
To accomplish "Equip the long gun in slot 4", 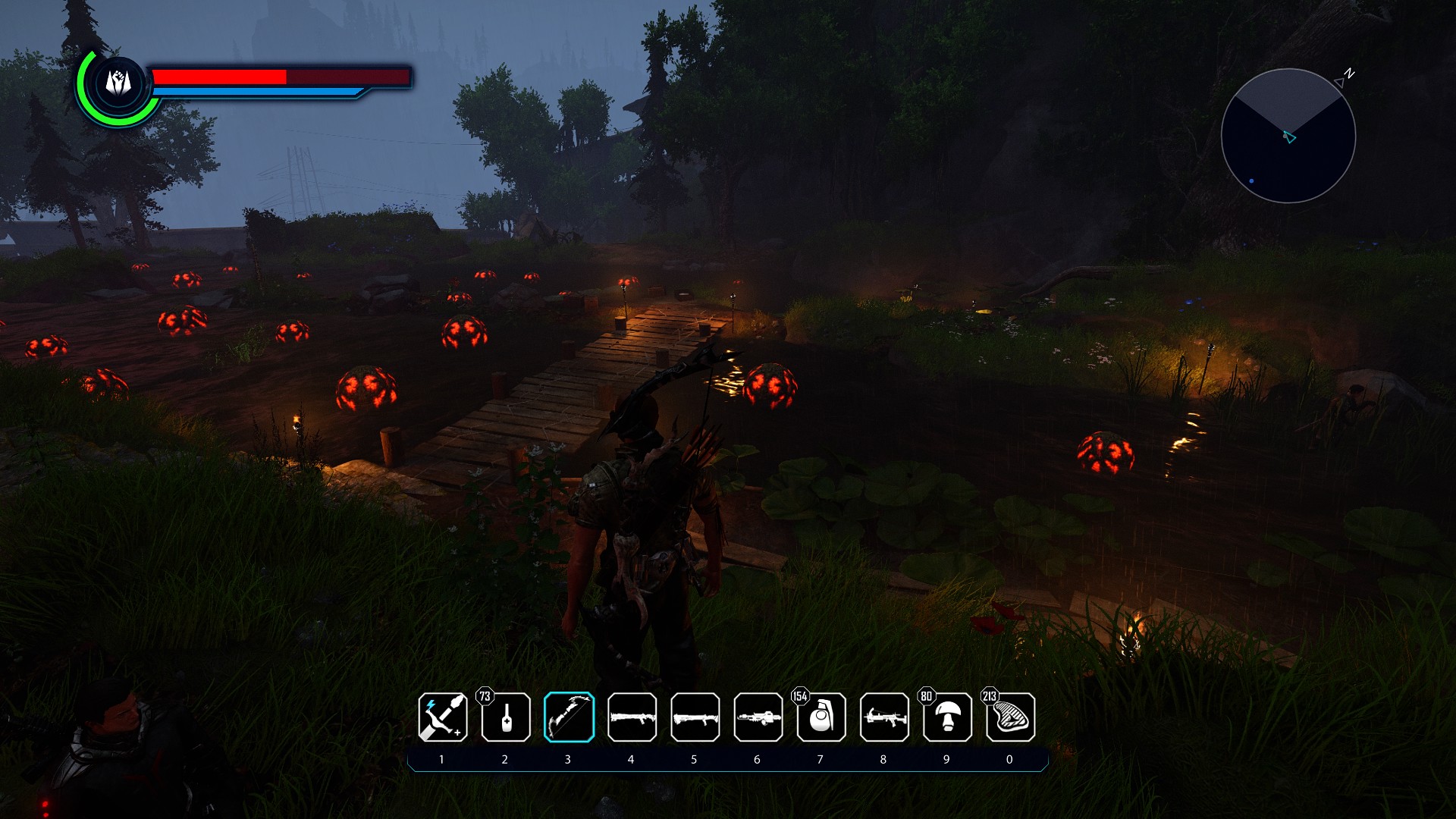I will click(632, 717).
